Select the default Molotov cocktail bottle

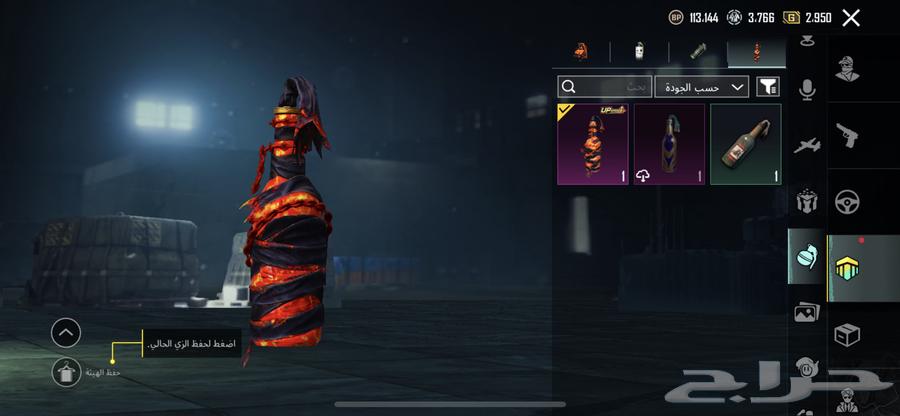pyautogui.click(x=745, y=144)
